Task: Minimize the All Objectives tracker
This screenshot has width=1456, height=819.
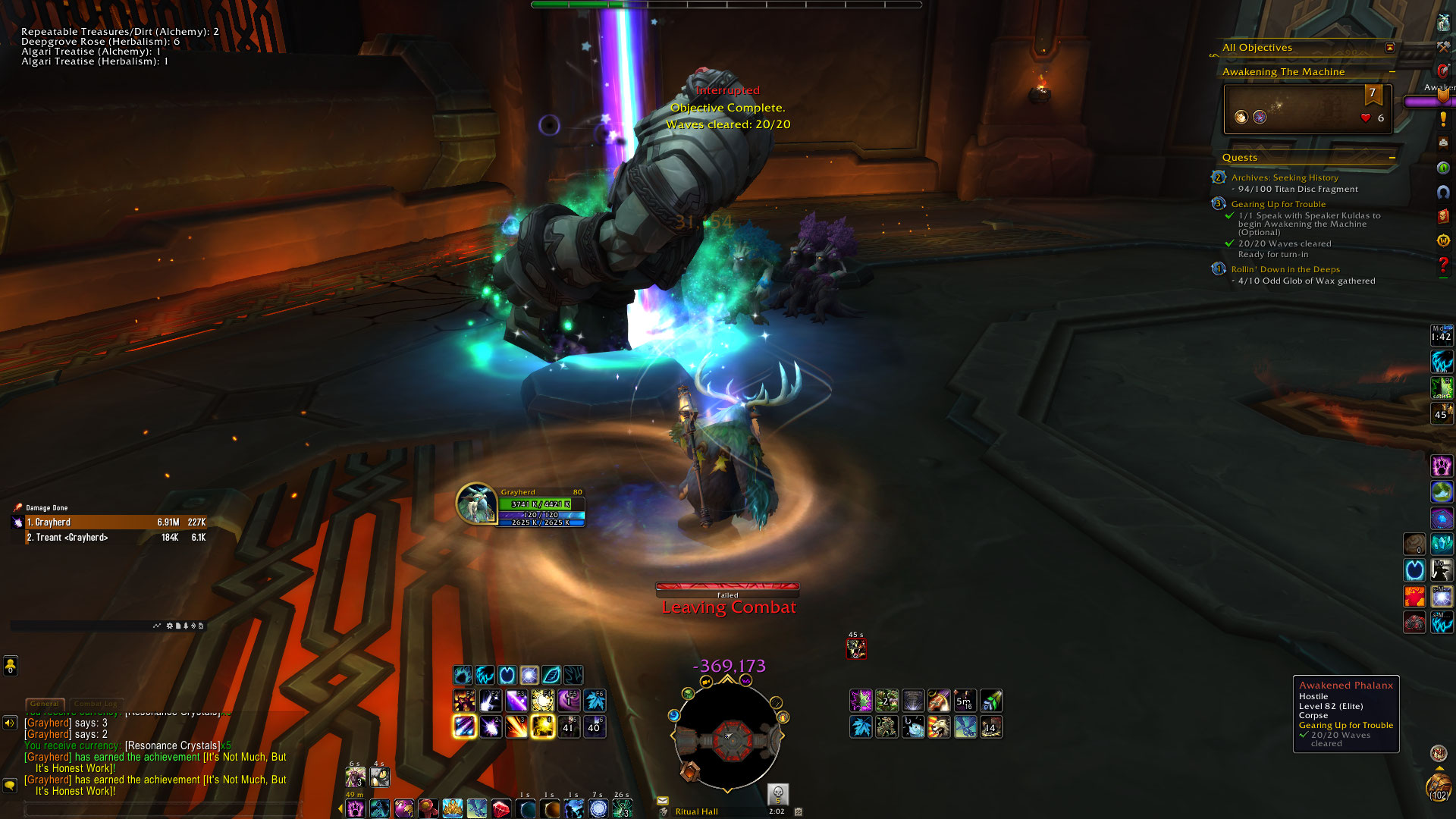Action: tap(1389, 48)
